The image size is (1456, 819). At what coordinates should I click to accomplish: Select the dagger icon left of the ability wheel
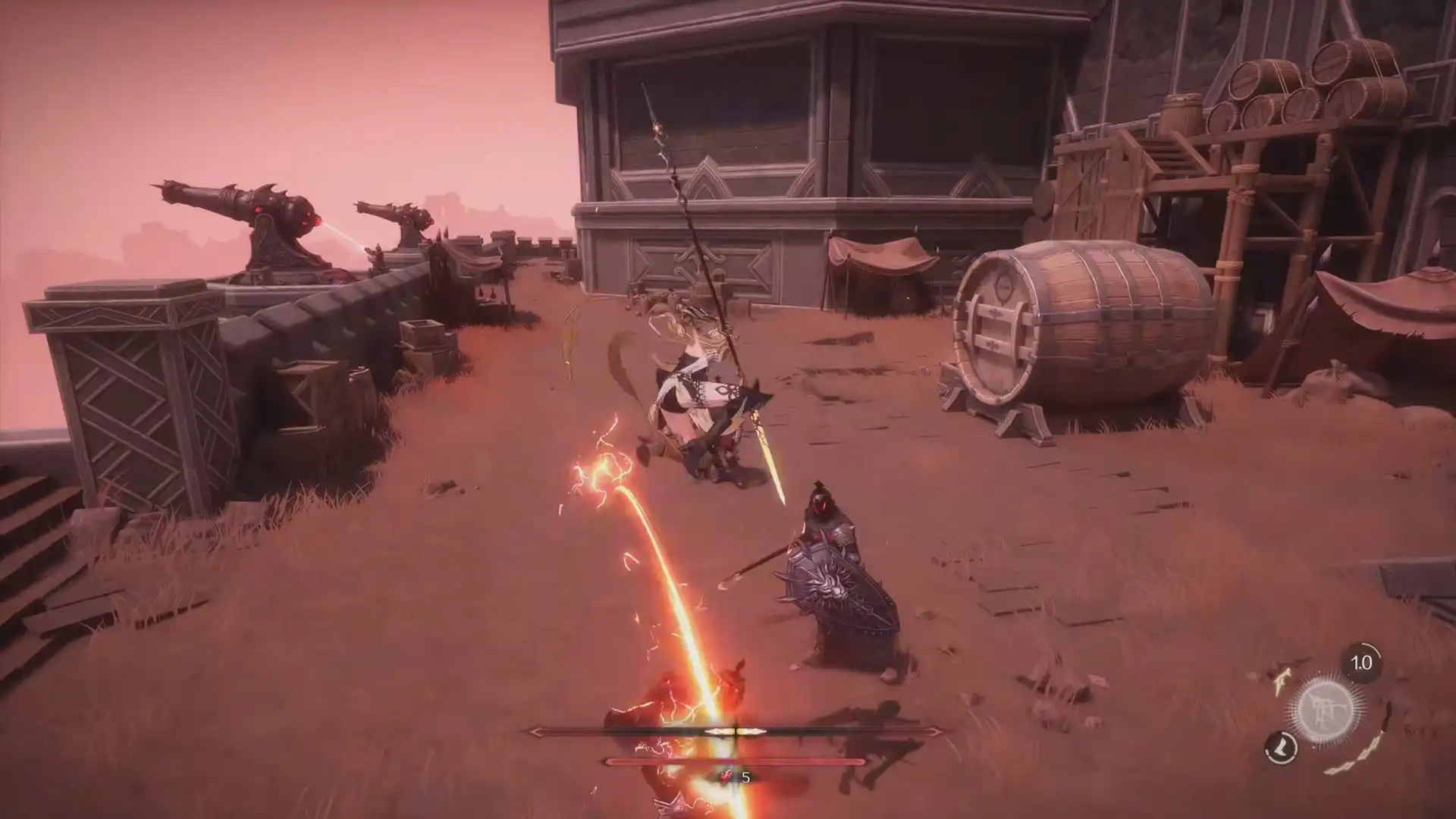pos(1281,682)
